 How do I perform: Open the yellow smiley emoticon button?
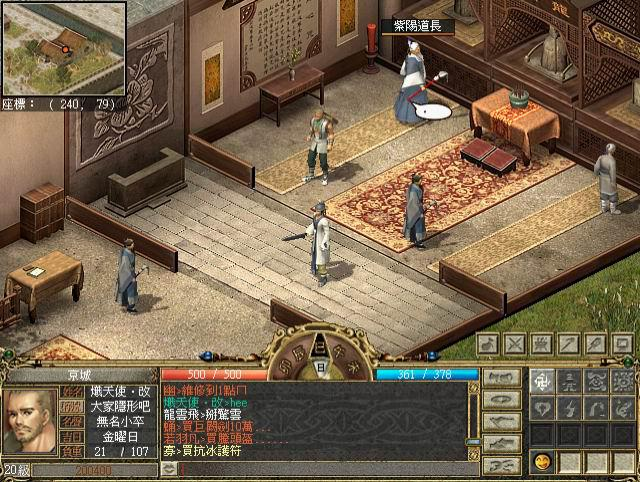coord(542,462)
